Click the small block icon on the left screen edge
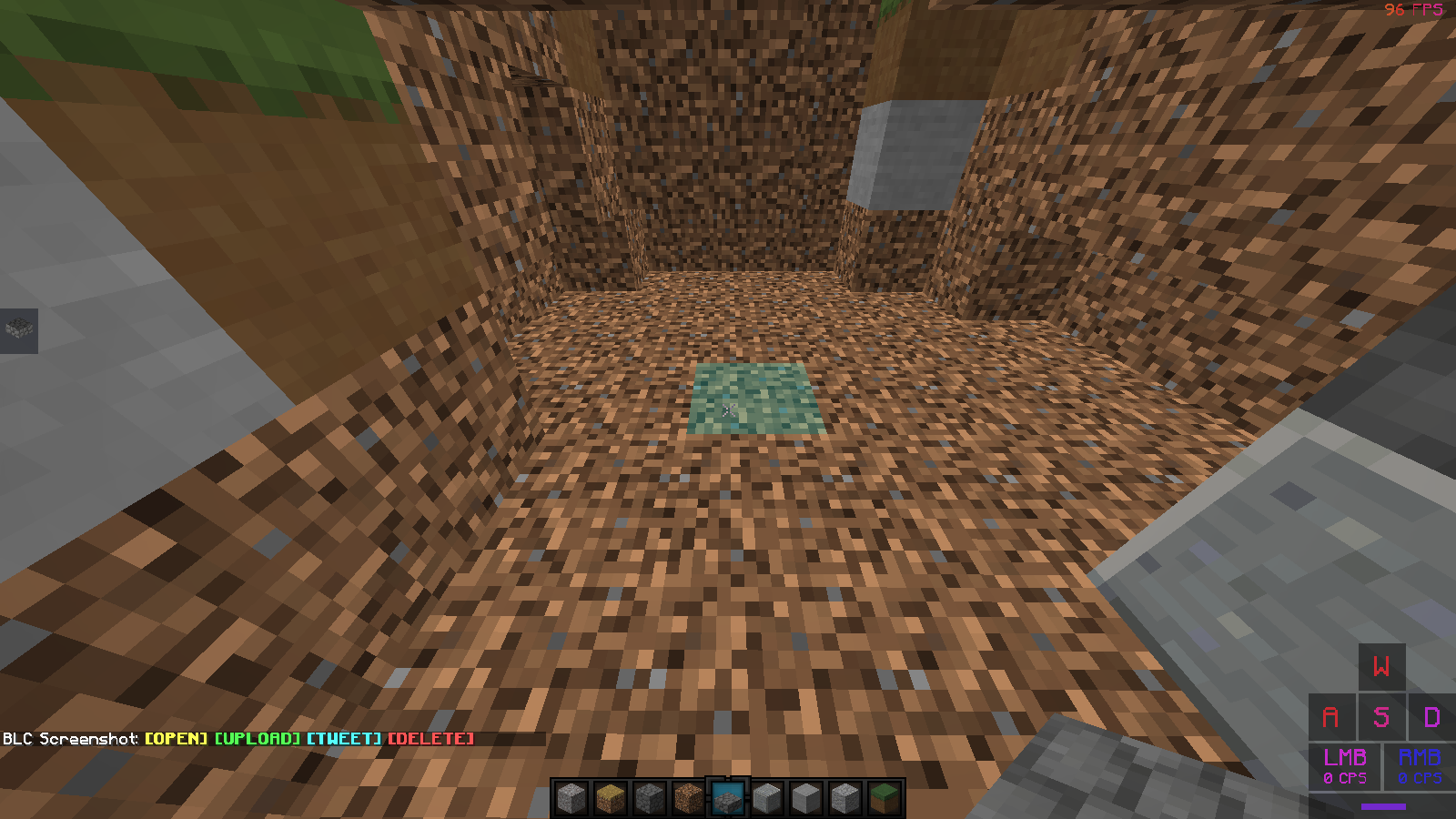Screen dimensions: 1456x819 click(x=20, y=331)
